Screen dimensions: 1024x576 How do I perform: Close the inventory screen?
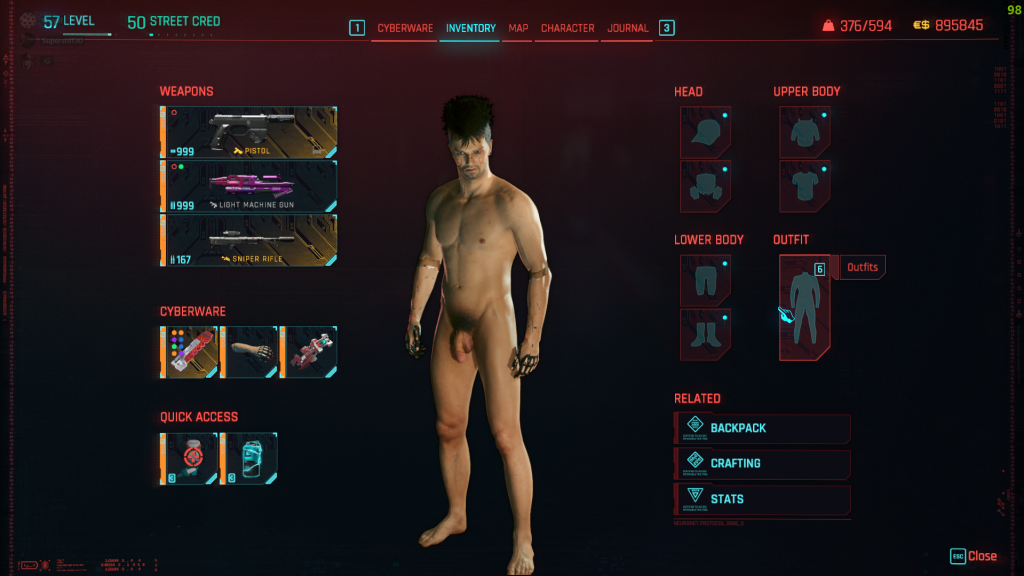pyautogui.click(x=973, y=556)
